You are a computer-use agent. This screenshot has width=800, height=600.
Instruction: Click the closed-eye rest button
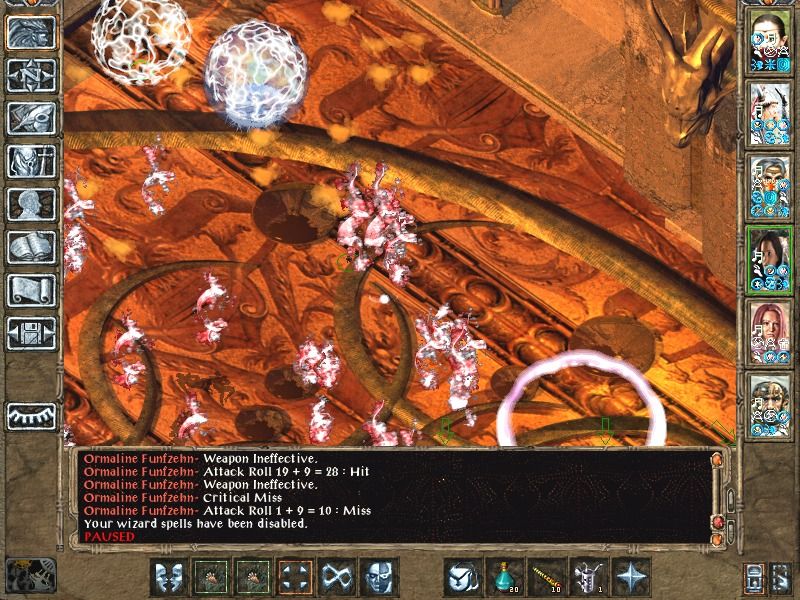30,415
